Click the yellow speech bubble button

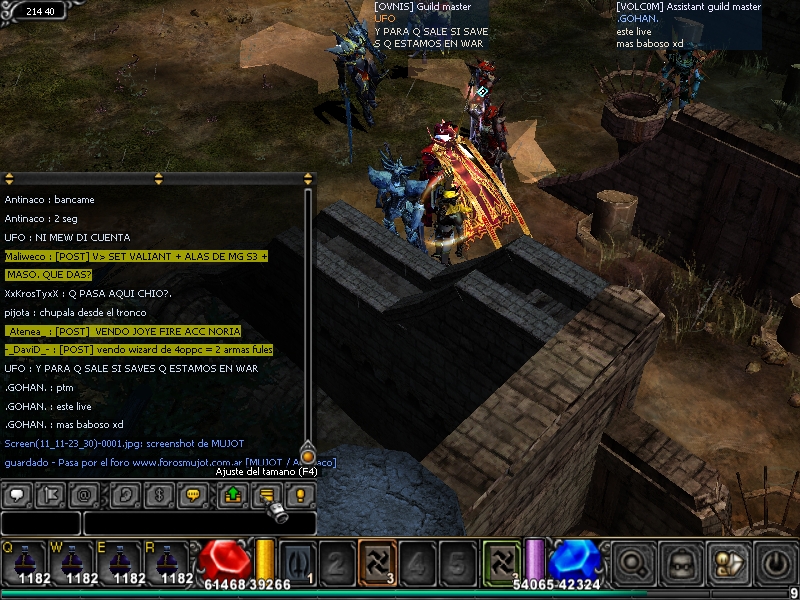pos(194,495)
